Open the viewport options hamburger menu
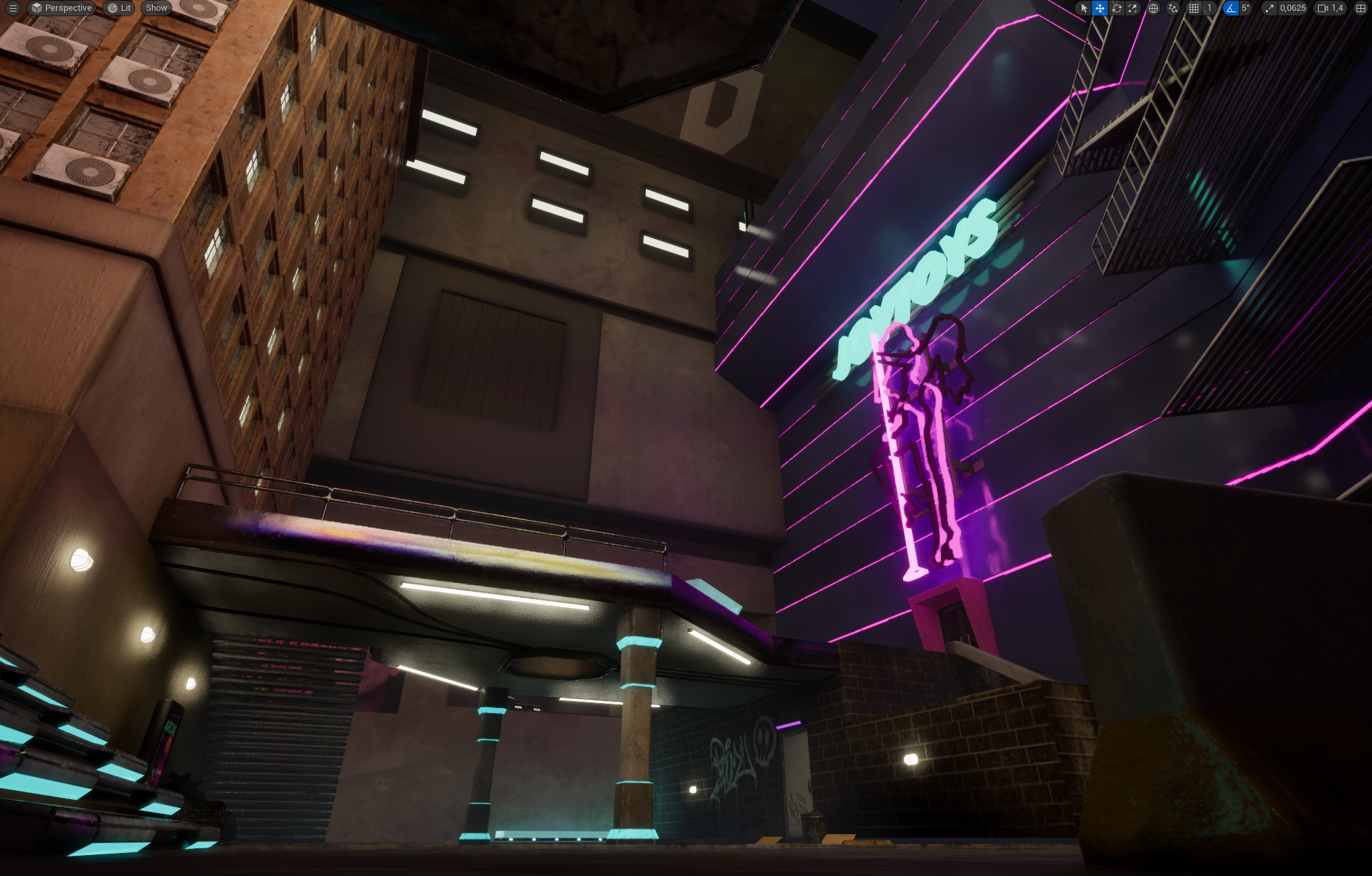 [x=13, y=8]
